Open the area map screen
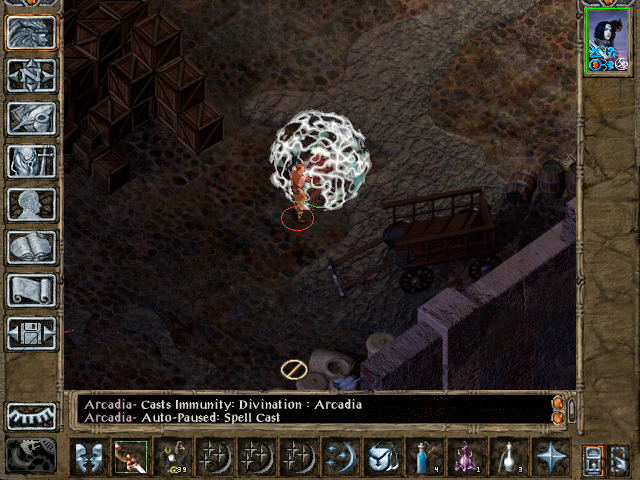The image size is (640, 480). point(31,75)
